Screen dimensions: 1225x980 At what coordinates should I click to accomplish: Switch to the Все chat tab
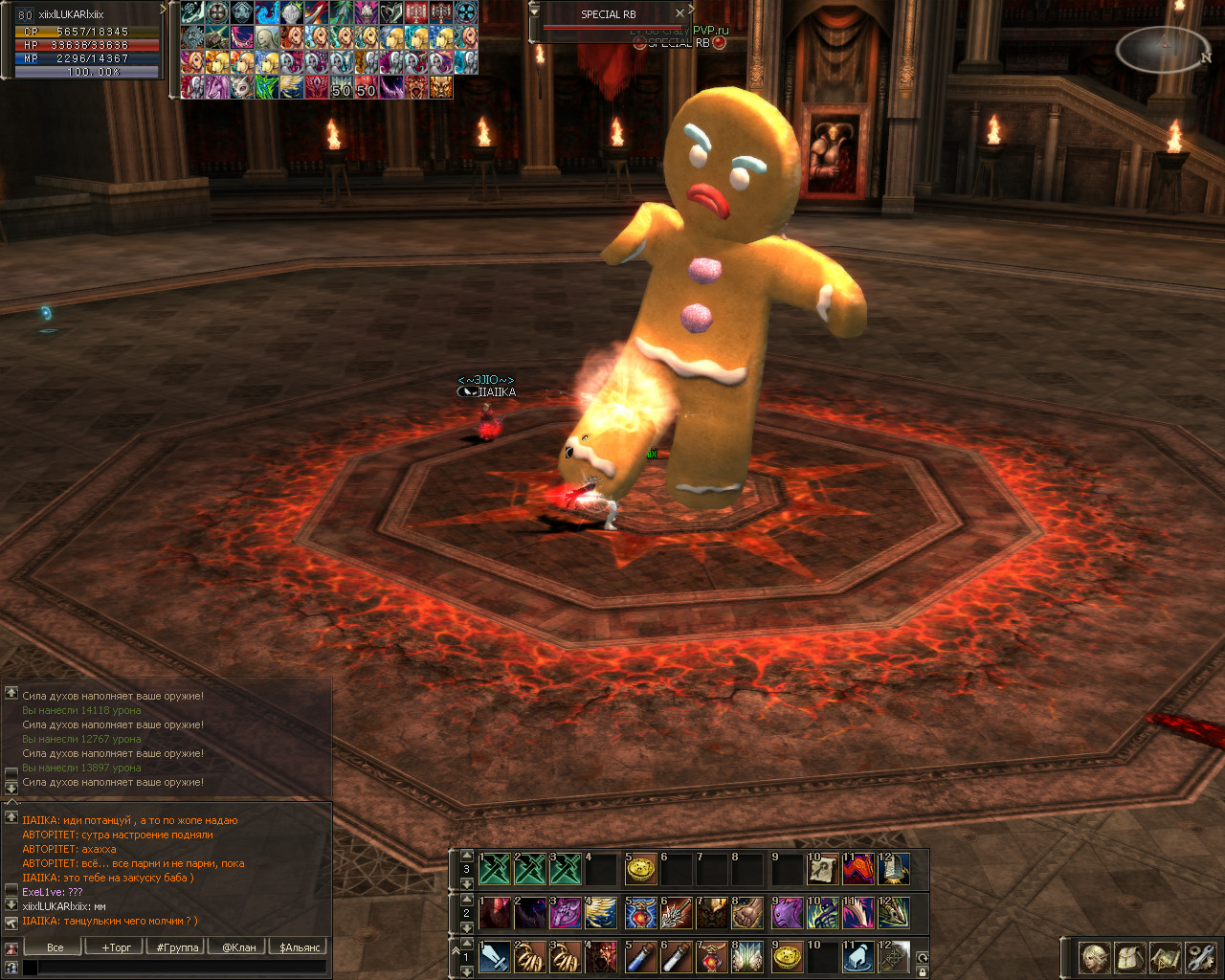(x=56, y=947)
